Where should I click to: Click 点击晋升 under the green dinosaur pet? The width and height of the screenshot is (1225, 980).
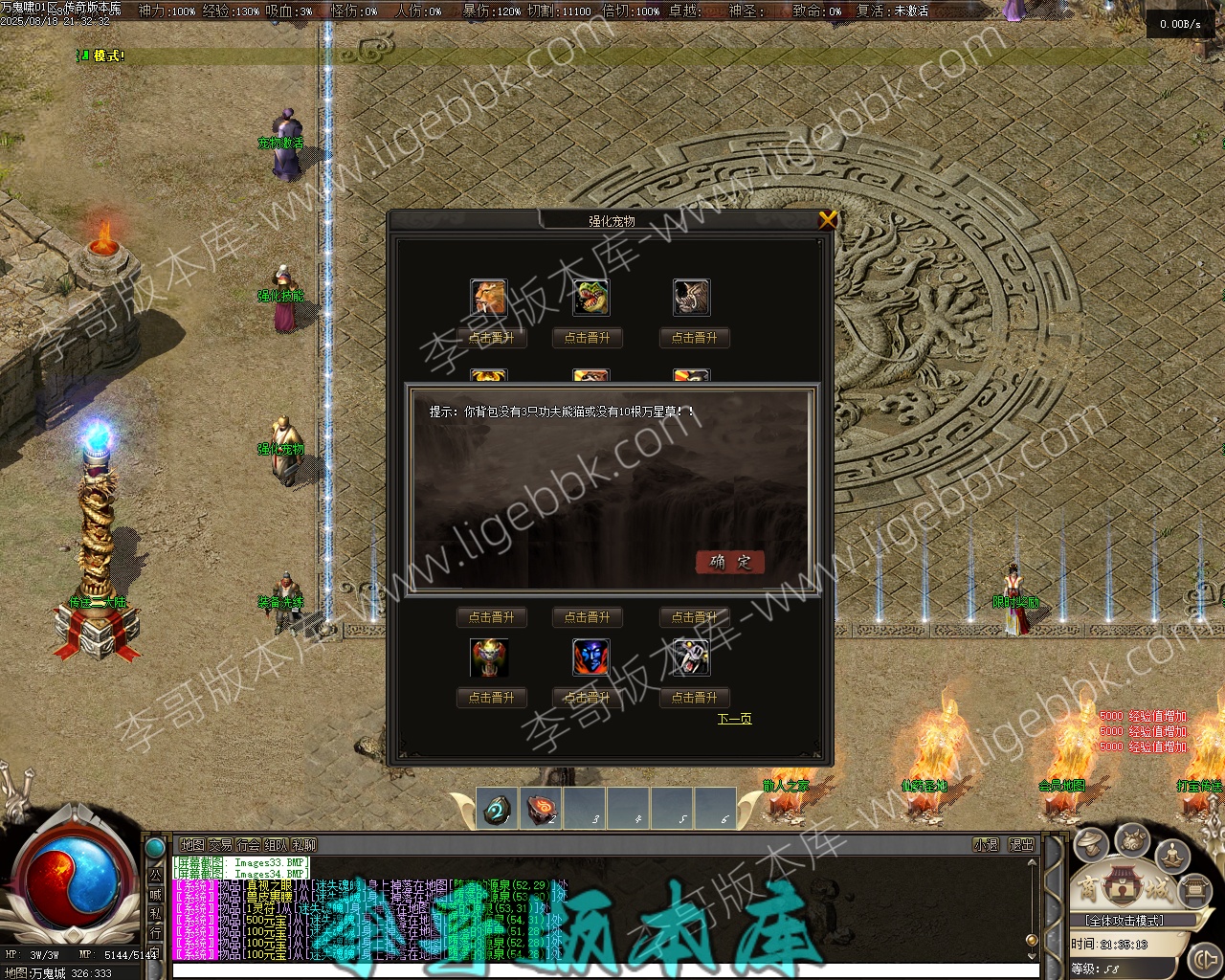[x=588, y=338]
